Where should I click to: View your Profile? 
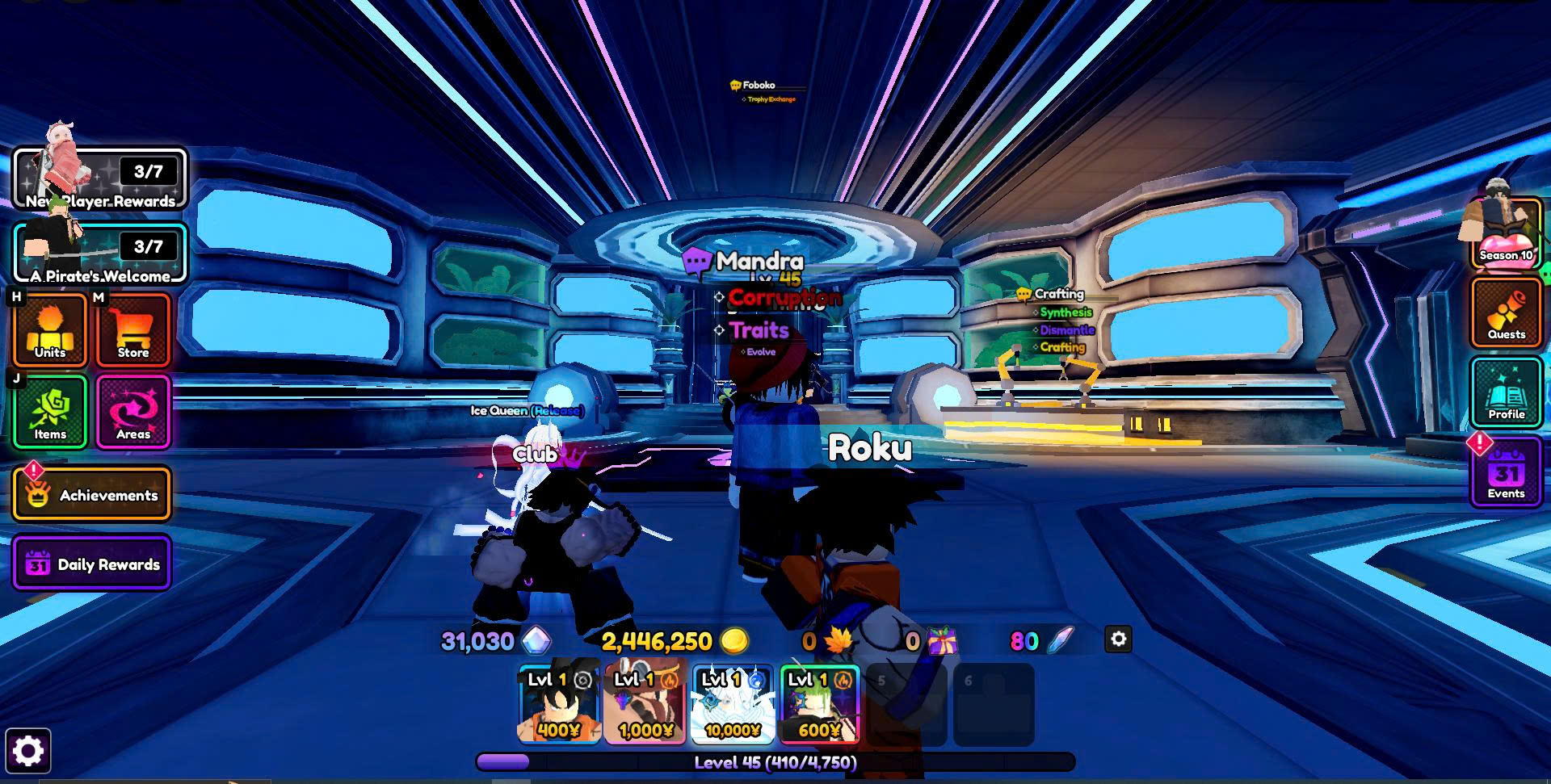click(1506, 394)
